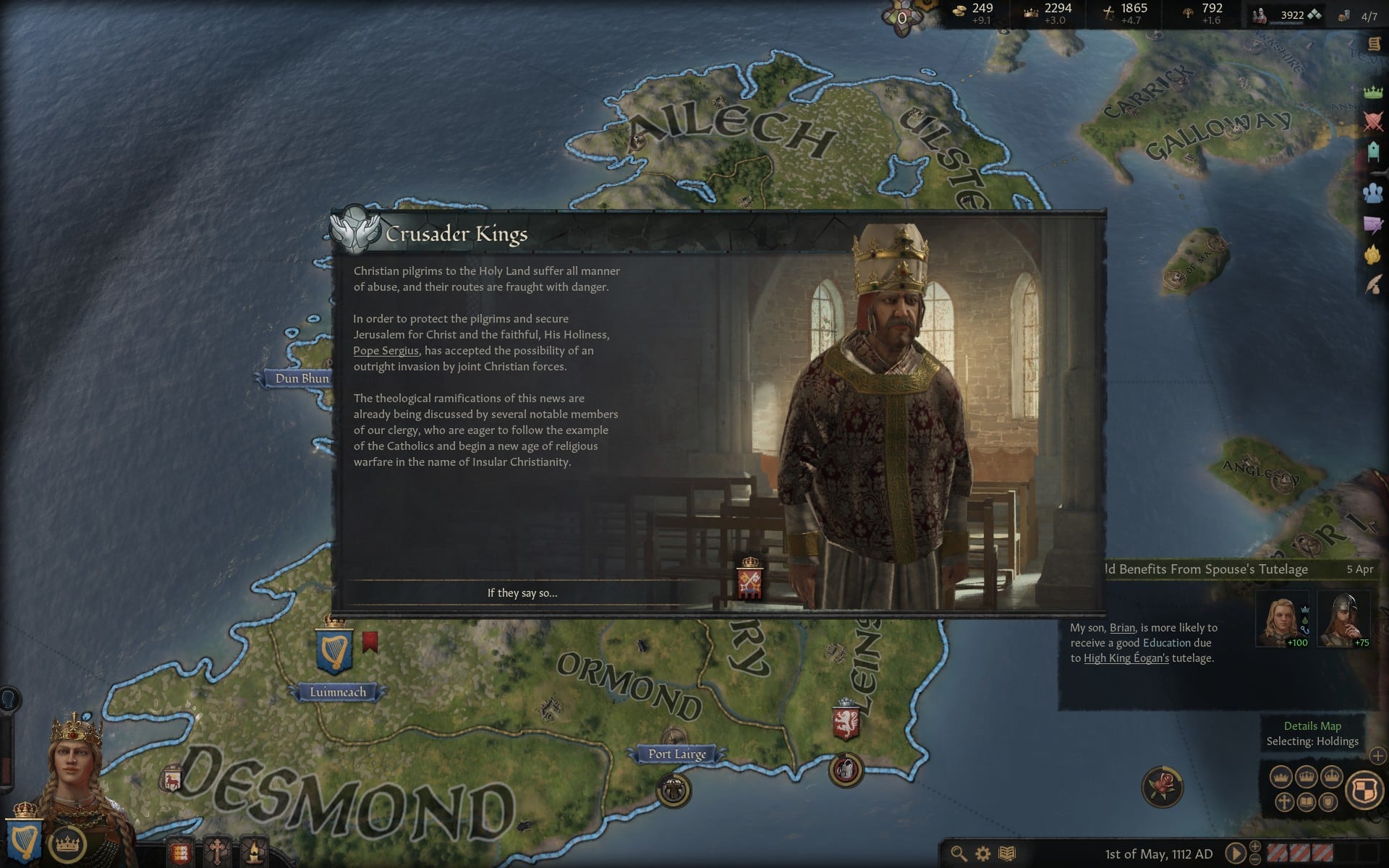This screenshot has width=1389, height=868.
Task: Open the blue harp realm banner
Action: pos(23,838)
